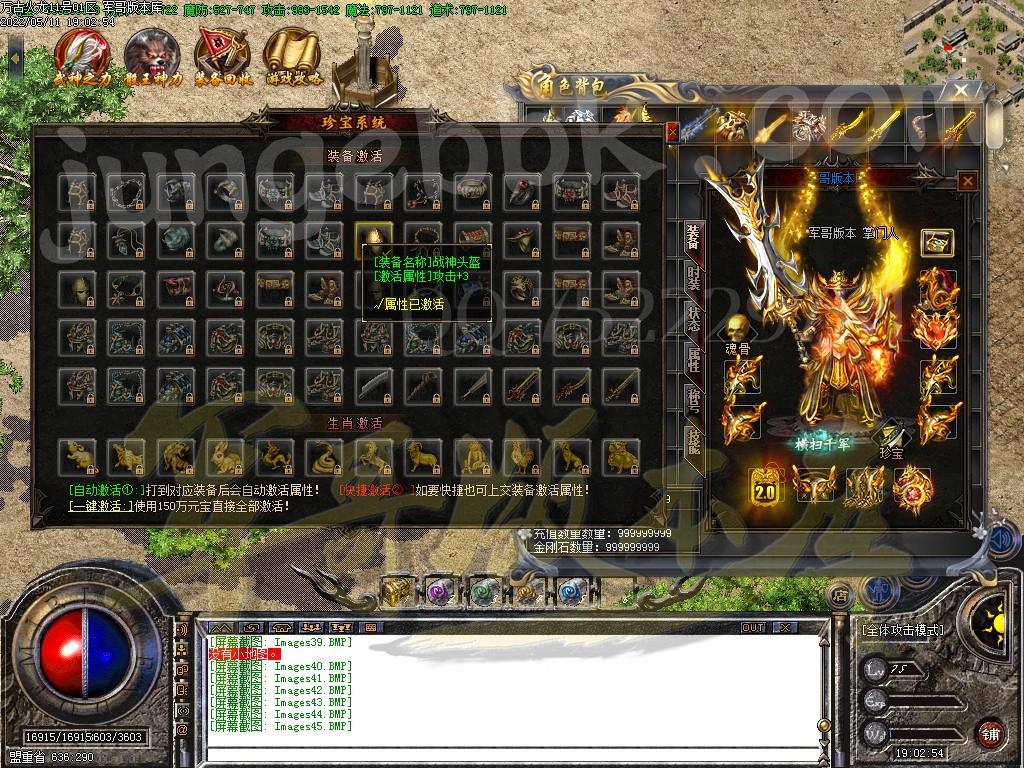
Task: Switch to the 状态 status tab
Action: point(693,319)
